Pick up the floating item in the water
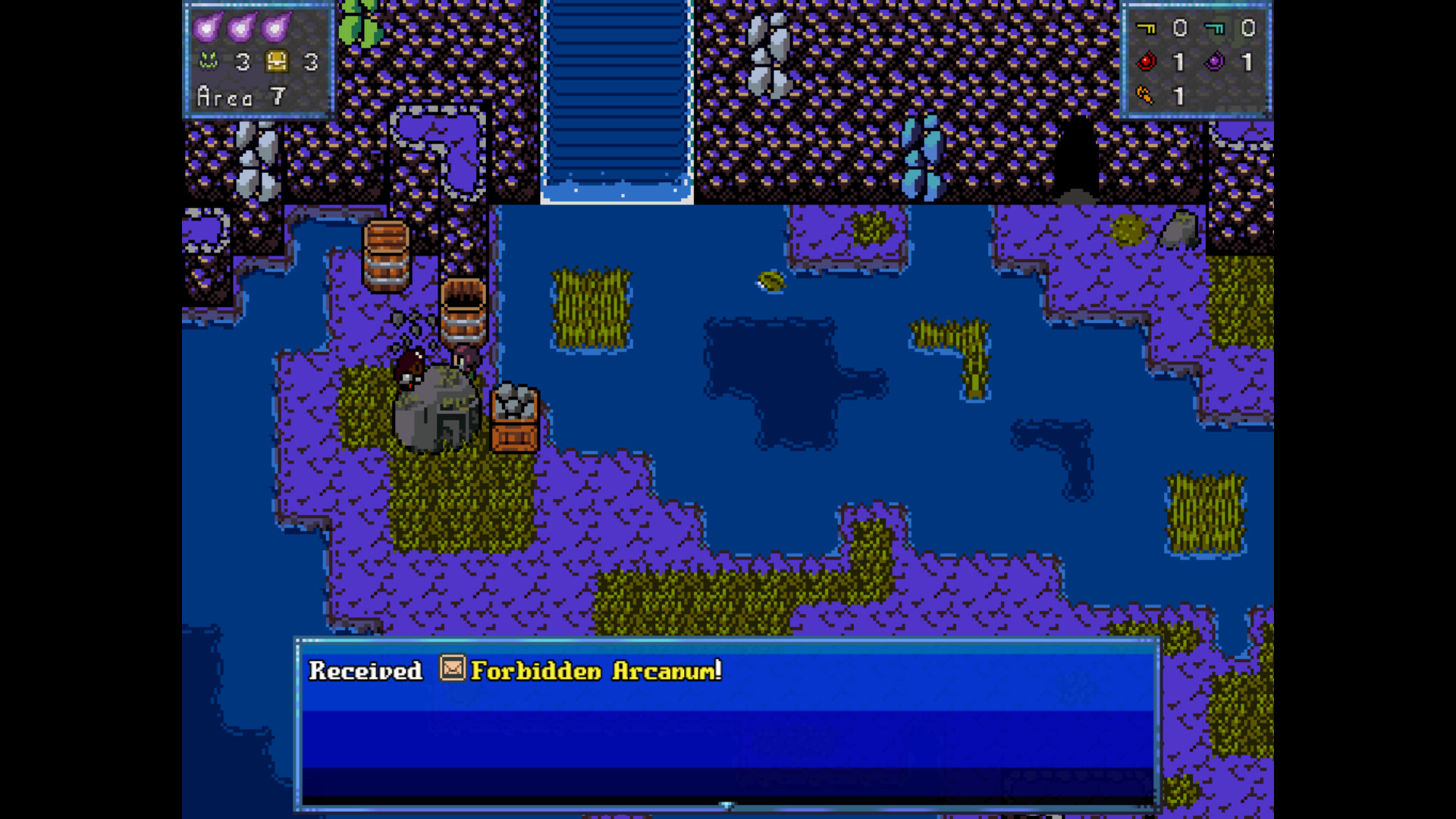The image size is (1456, 819). tap(770, 282)
